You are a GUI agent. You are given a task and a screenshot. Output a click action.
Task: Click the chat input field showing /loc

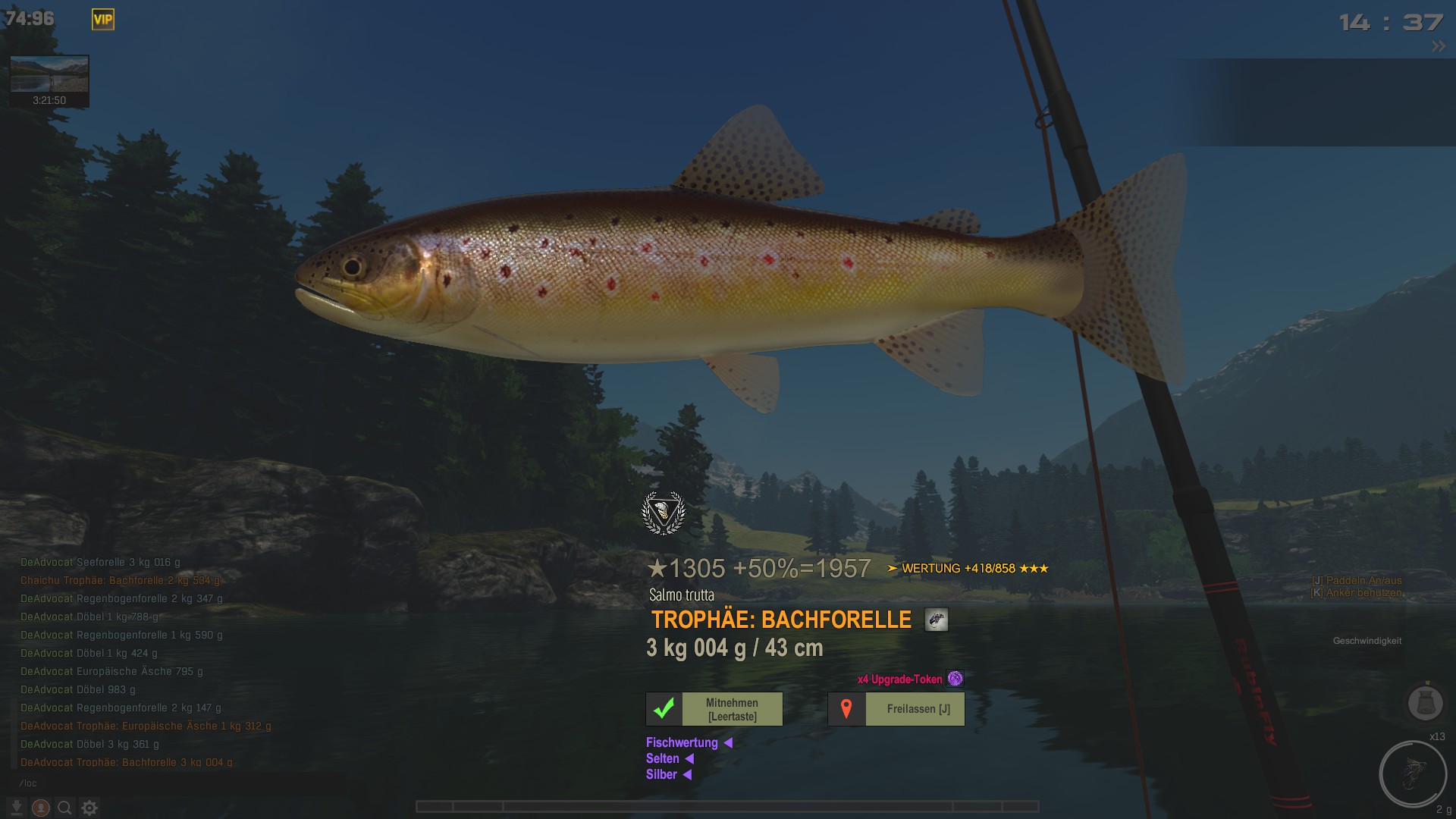coord(174,783)
